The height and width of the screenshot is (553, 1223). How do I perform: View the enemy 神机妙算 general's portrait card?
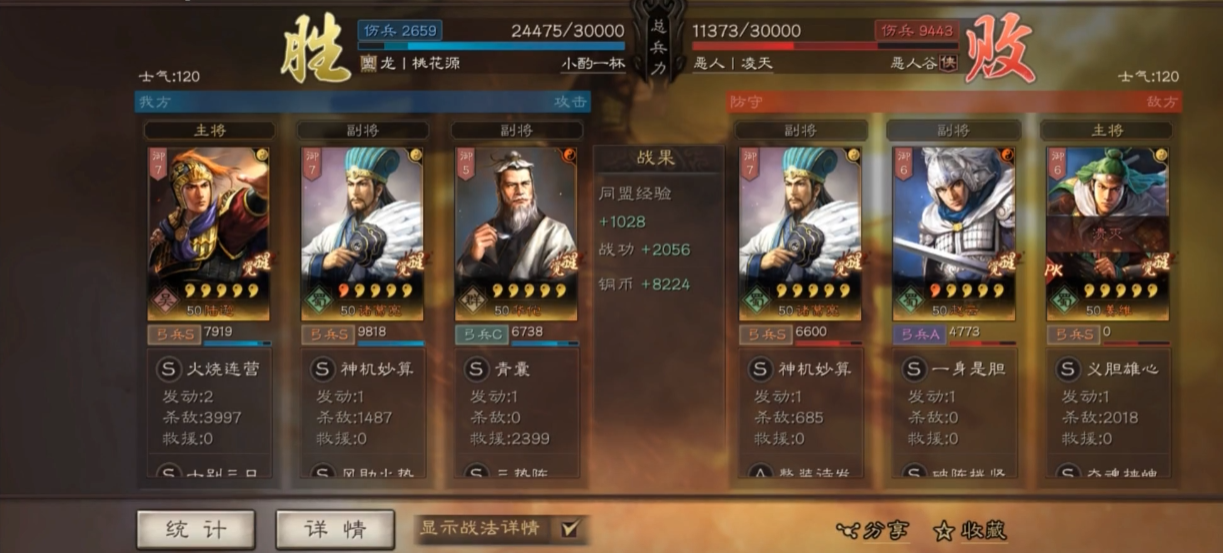coord(799,232)
